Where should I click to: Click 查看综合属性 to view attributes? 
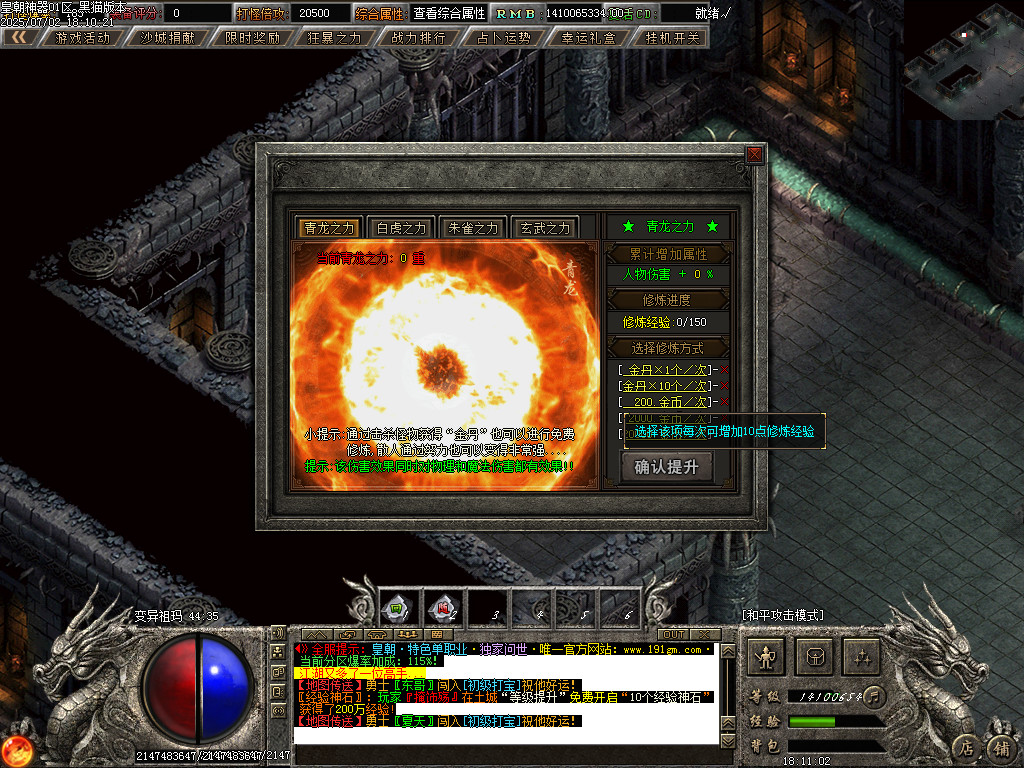449,13
